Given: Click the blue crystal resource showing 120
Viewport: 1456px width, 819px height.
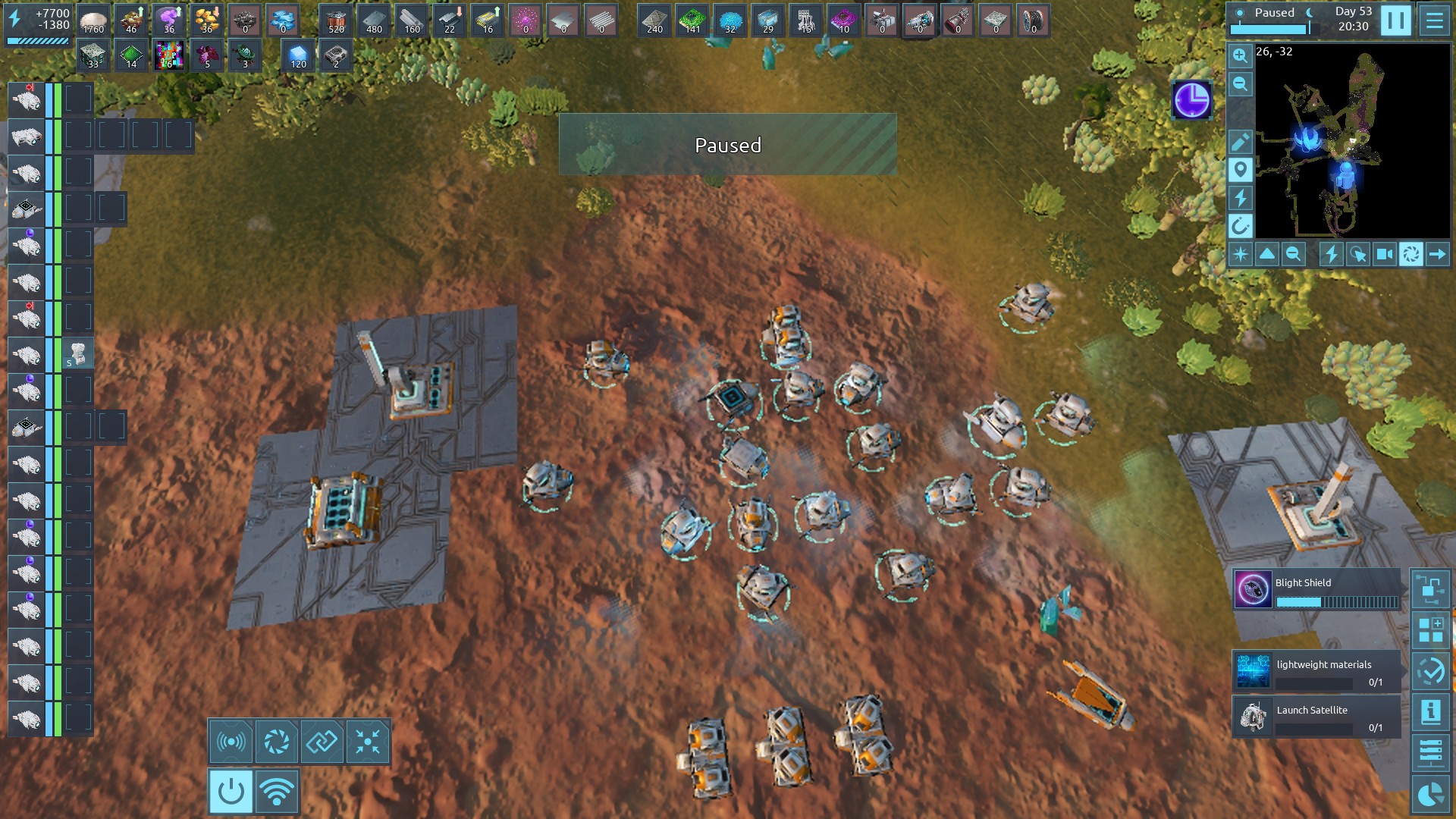Looking at the screenshot, I should [x=298, y=55].
